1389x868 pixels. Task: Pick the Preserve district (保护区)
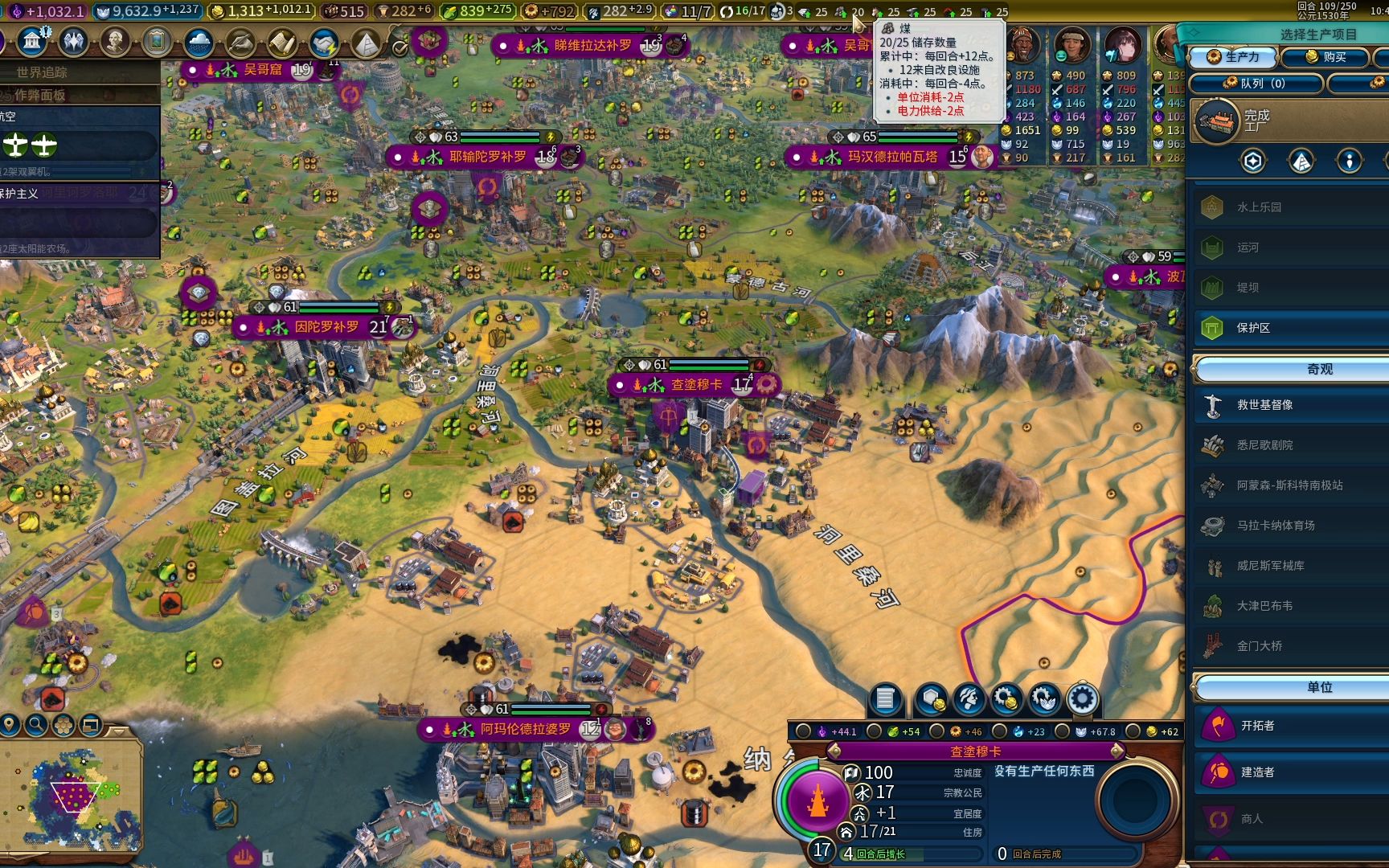[x=1254, y=328]
